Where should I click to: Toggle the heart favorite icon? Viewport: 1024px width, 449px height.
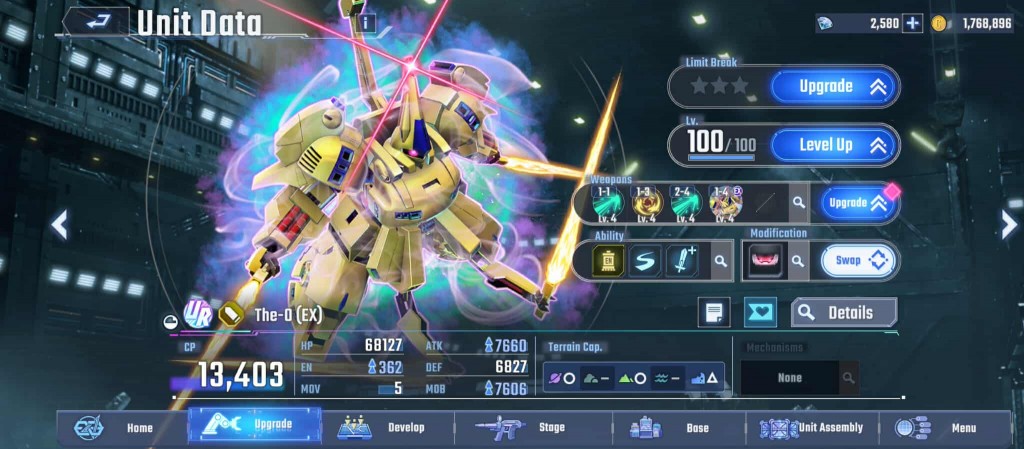761,313
